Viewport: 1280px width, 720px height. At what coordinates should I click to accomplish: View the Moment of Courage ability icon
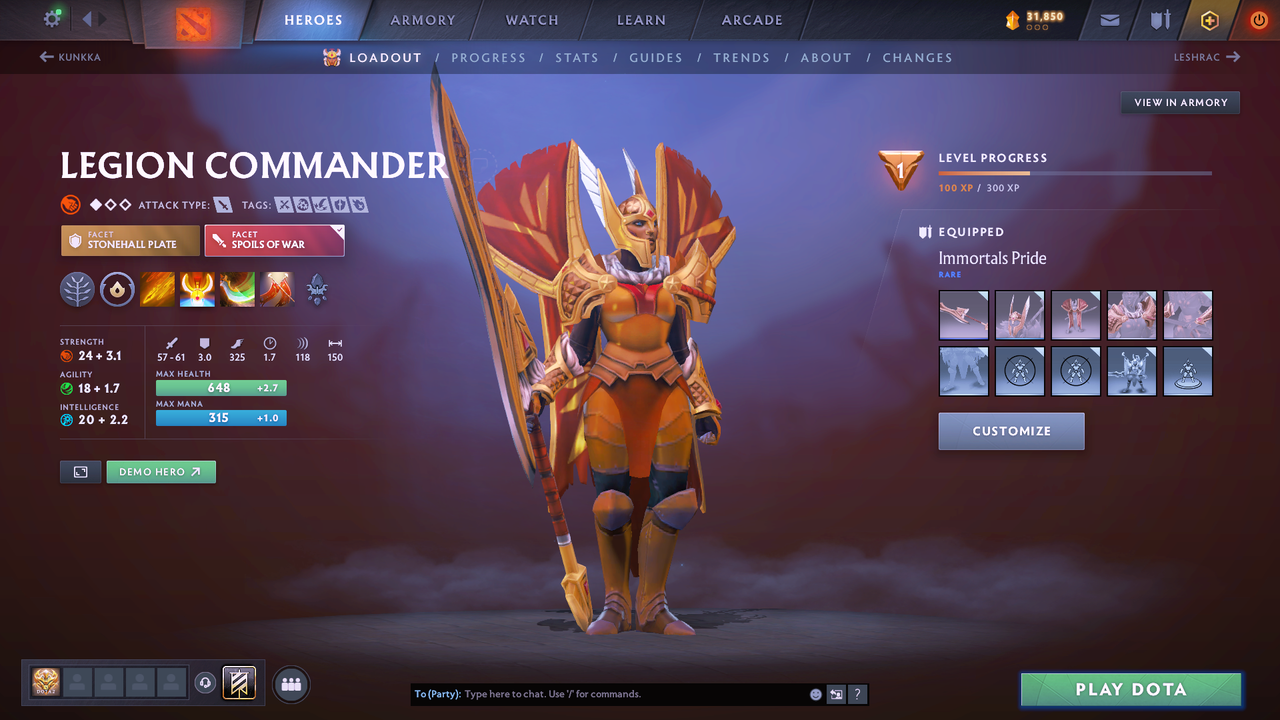click(x=237, y=290)
